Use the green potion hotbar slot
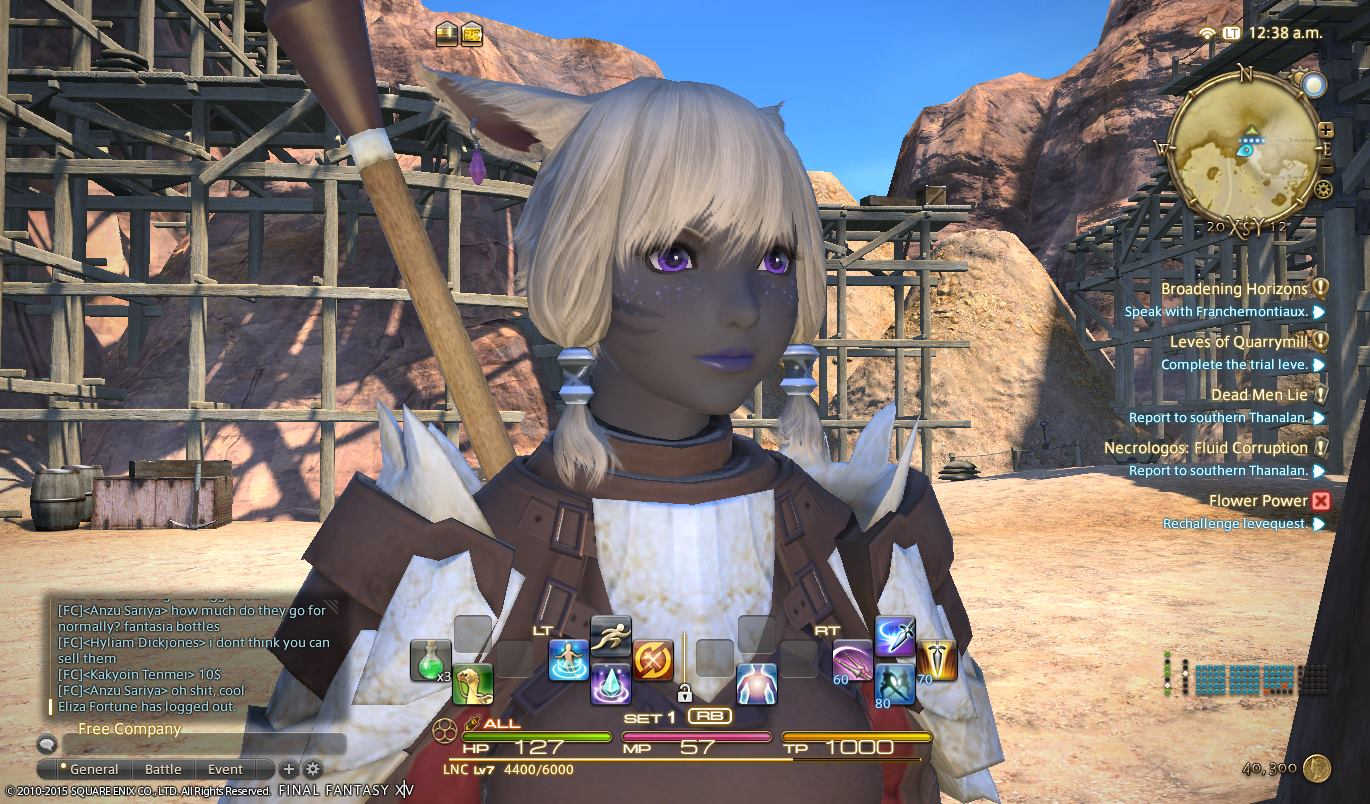Image resolution: width=1370 pixels, height=804 pixels. tap(430, 660)
